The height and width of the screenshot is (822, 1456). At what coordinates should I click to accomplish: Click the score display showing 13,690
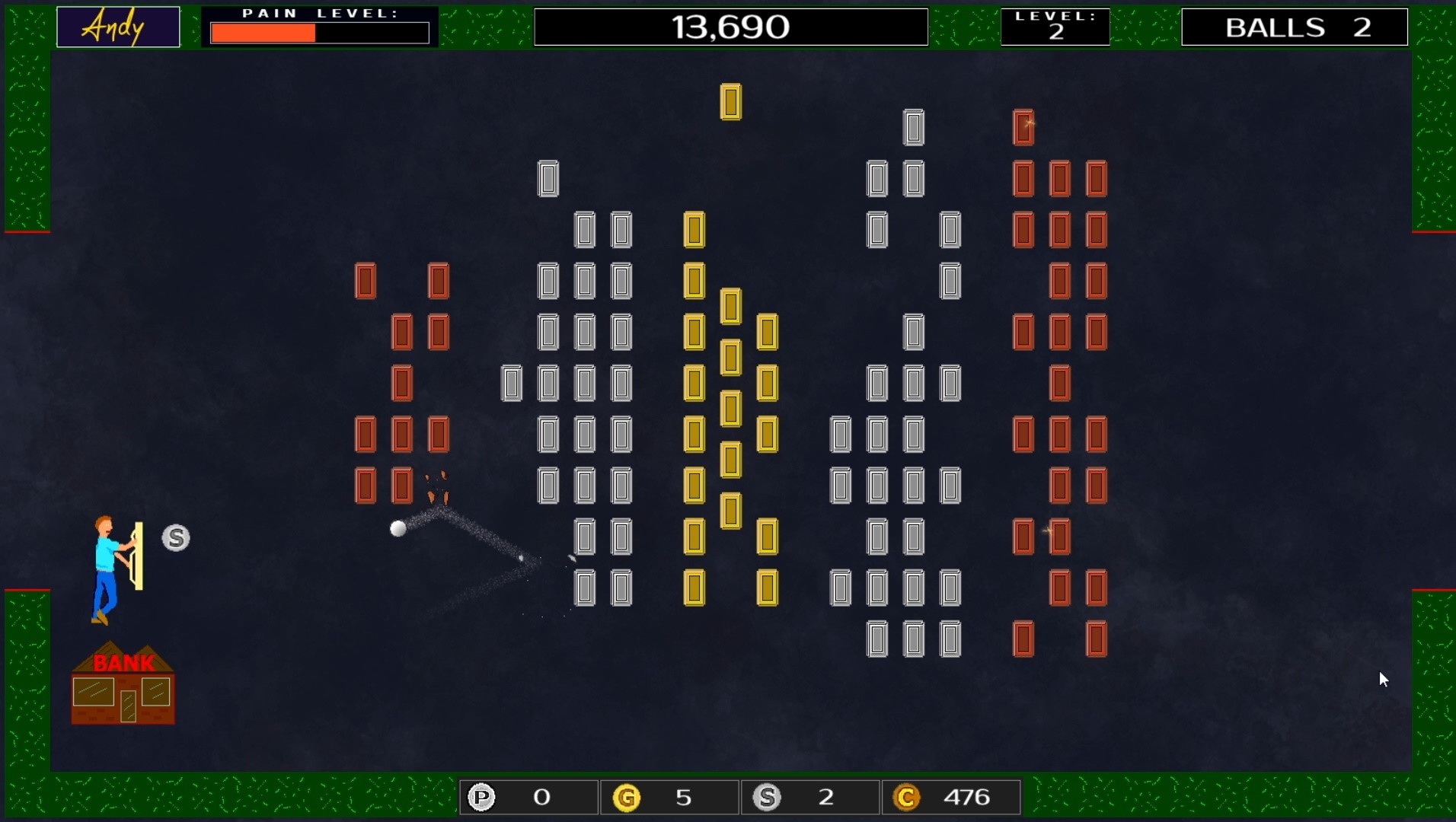(730, 27)
